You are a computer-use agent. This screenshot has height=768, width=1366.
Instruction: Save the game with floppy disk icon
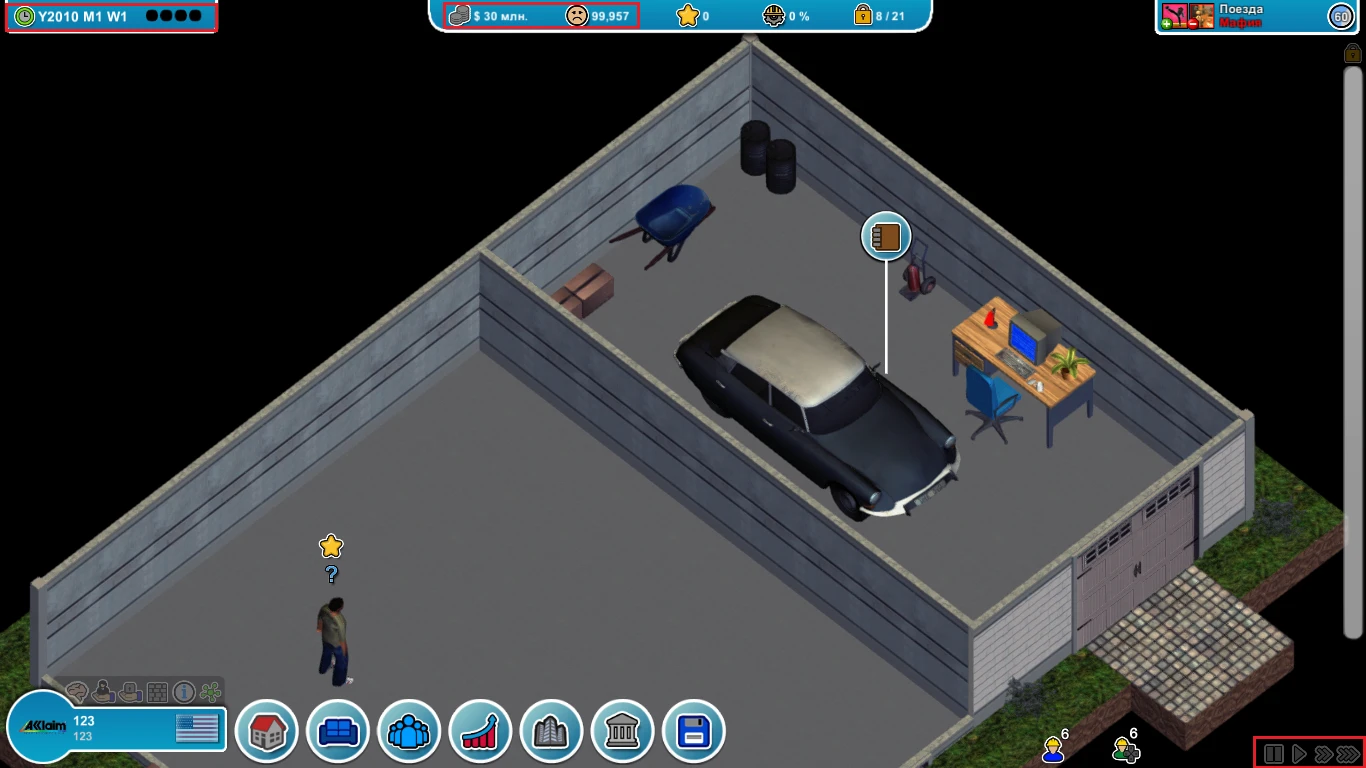(693, 731)
